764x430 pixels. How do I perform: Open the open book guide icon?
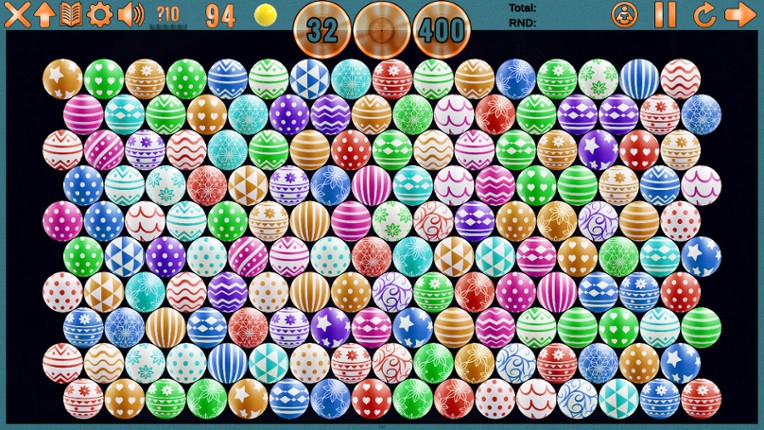(x=71, y=14)
